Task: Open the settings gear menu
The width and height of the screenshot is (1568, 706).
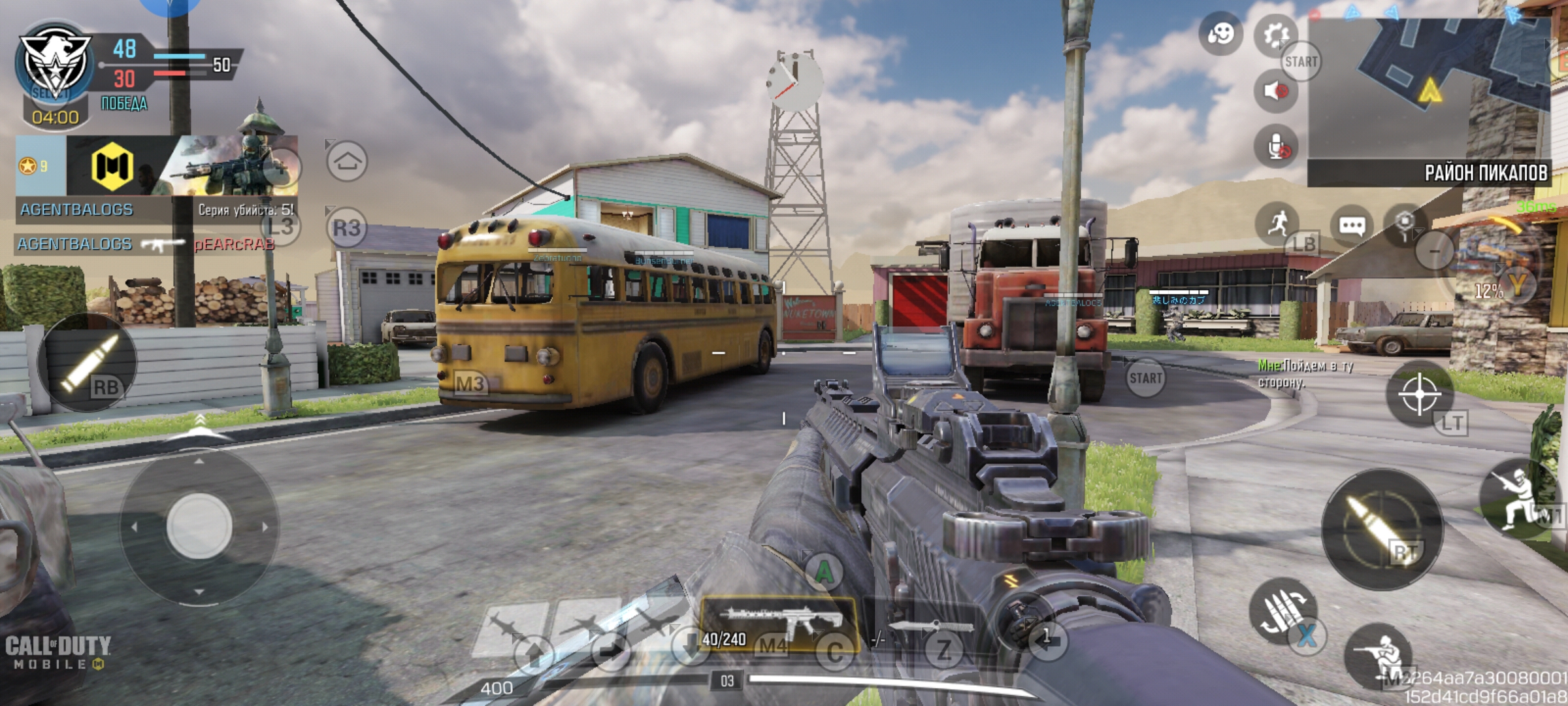Action: pos(1275,34)
